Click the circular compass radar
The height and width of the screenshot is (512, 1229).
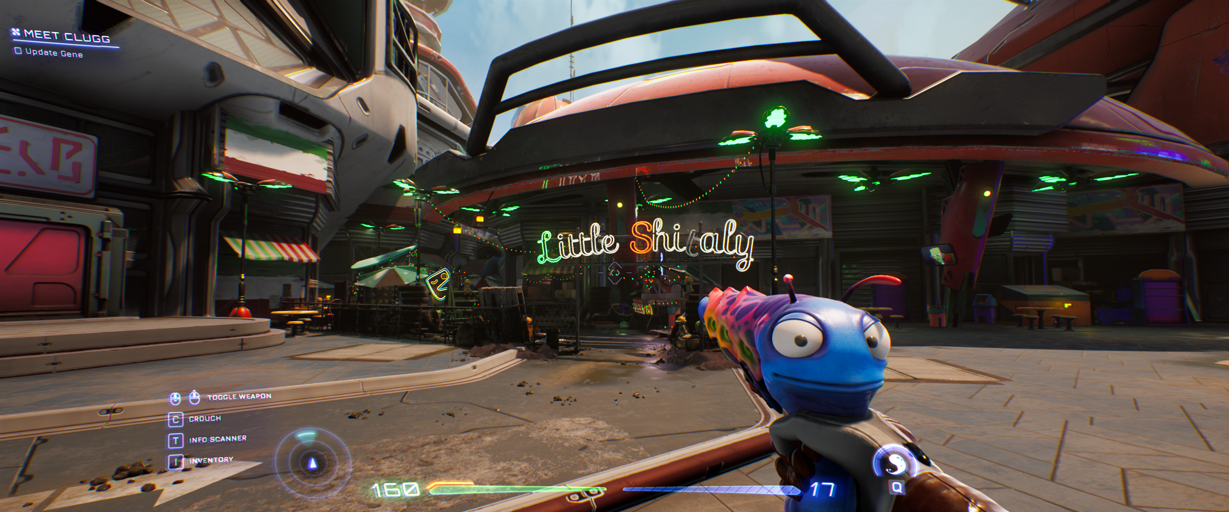click(312, 462)
